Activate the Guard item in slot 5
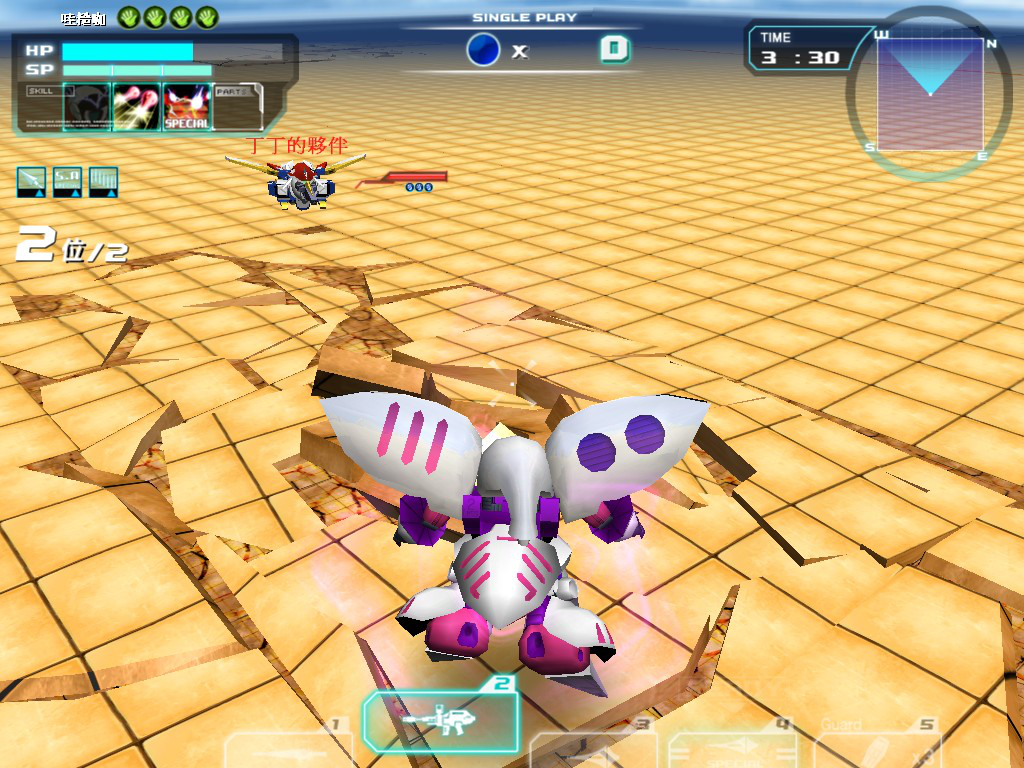1024x768 pixels. (877, 750)
